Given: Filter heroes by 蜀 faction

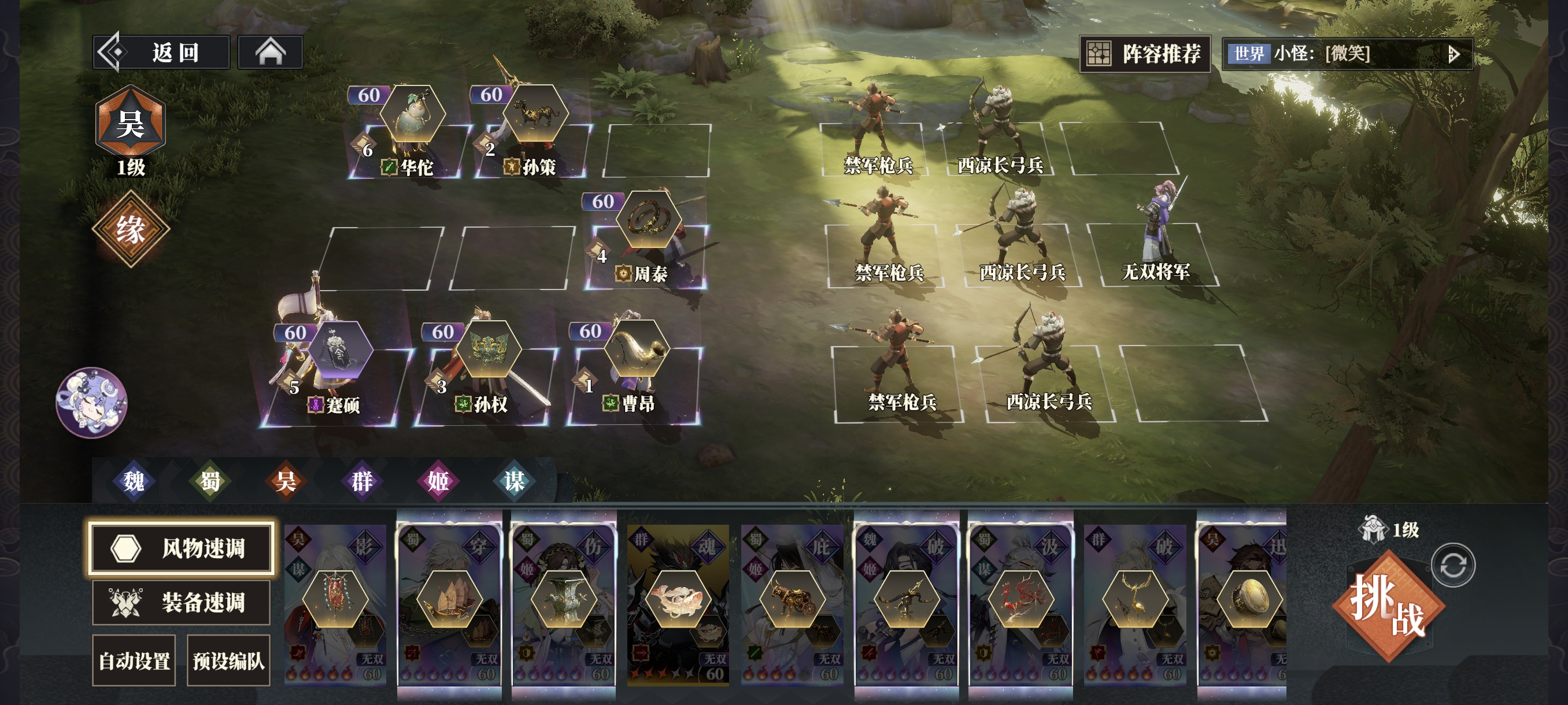Looking at the screenshot, I should pyautogui.click(x=210, y=481).
